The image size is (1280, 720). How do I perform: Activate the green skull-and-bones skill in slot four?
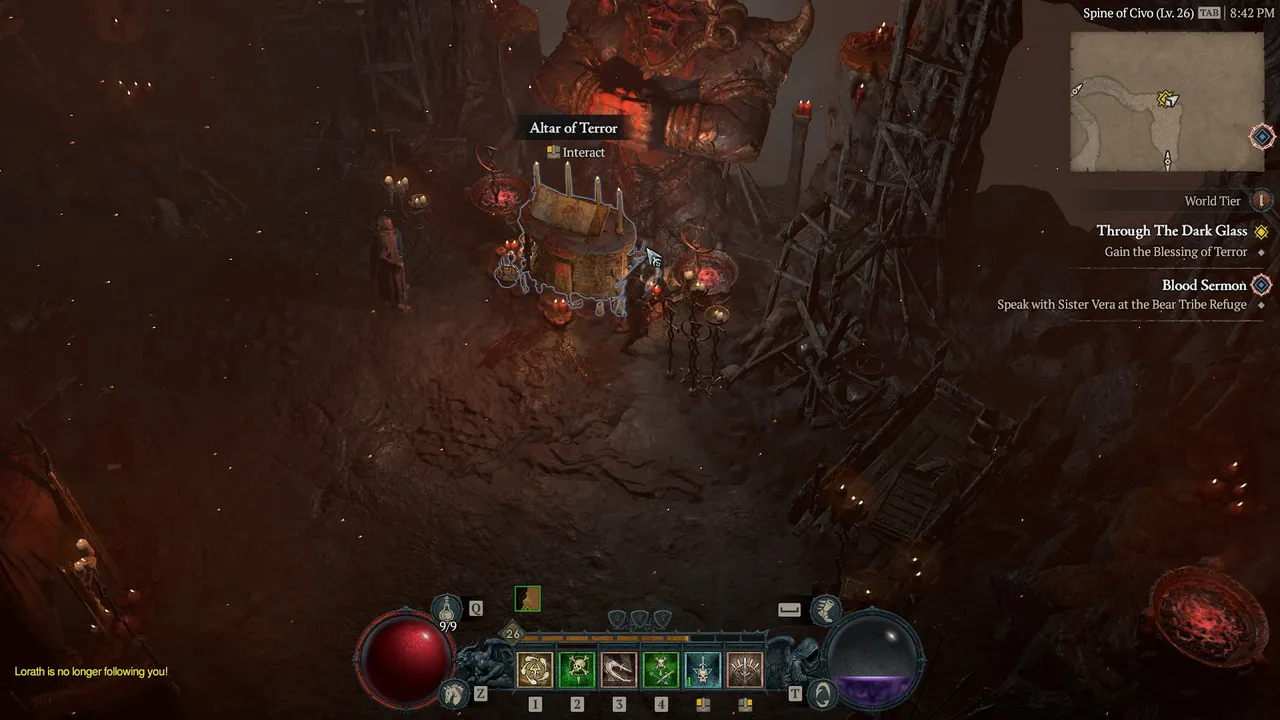click(x=661, y=670)
